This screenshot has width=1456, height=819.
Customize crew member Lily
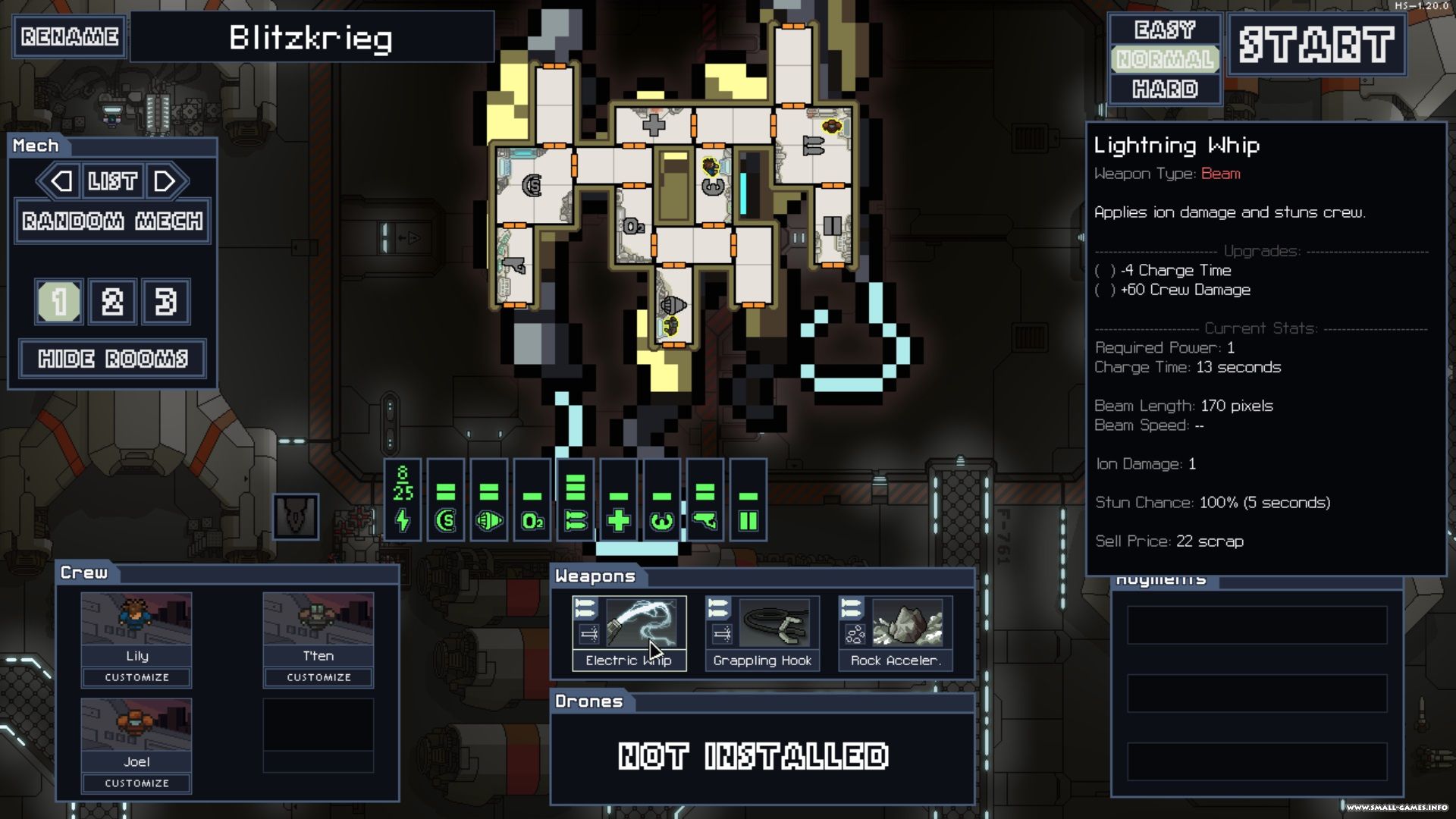coord(136,677)
